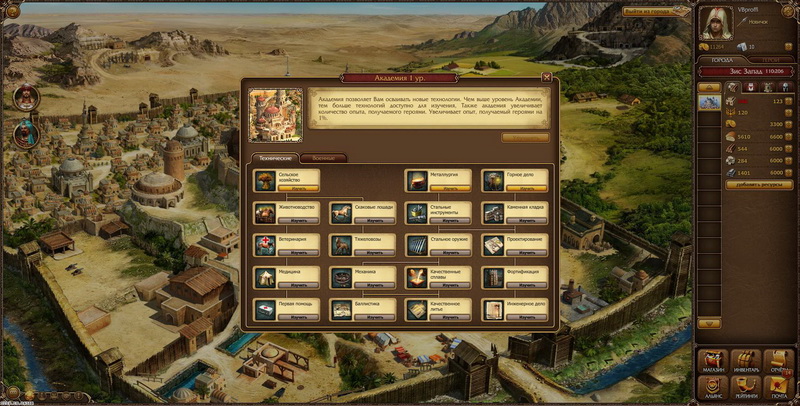Image resolution: width=800 pixels, height=406 pixels.
Task: Select the Фортификация technology icon
Action: [494, 277]
